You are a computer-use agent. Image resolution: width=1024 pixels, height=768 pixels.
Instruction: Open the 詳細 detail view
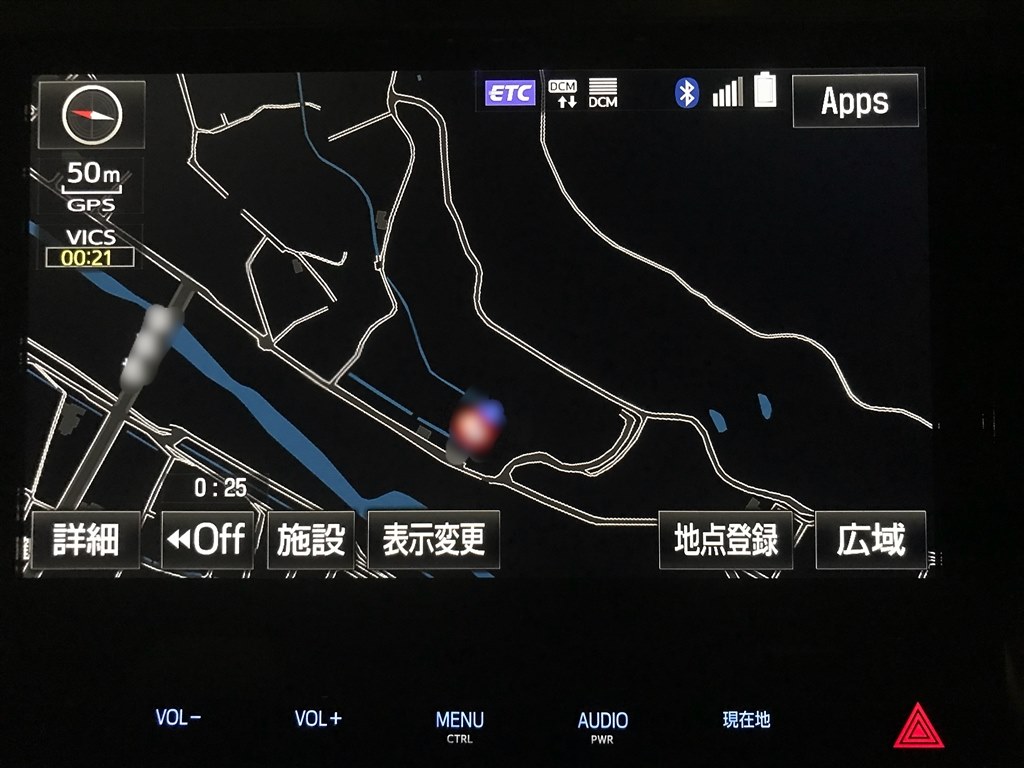pyautogui.click(x=85, y=540)
